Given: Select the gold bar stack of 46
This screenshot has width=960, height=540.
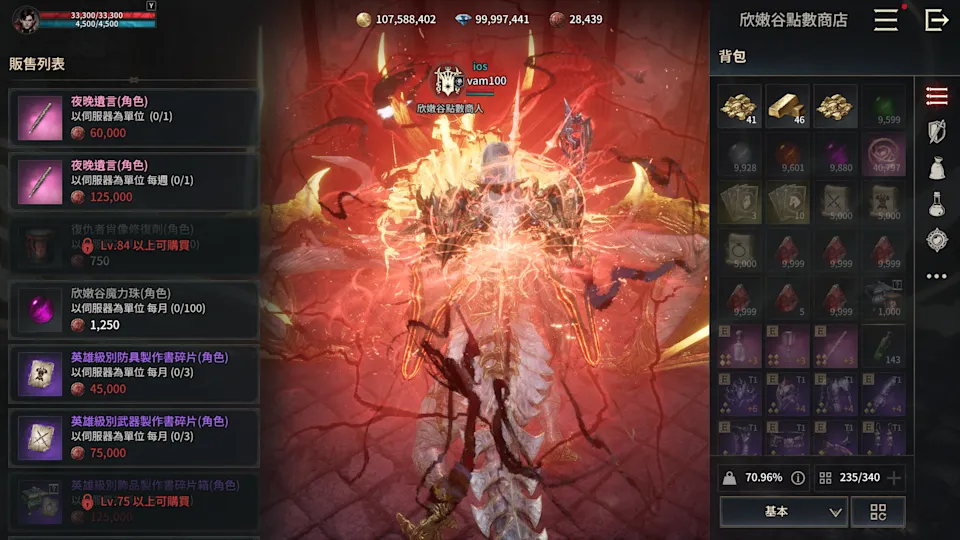Looking at the screenshot, I should 787,106.
